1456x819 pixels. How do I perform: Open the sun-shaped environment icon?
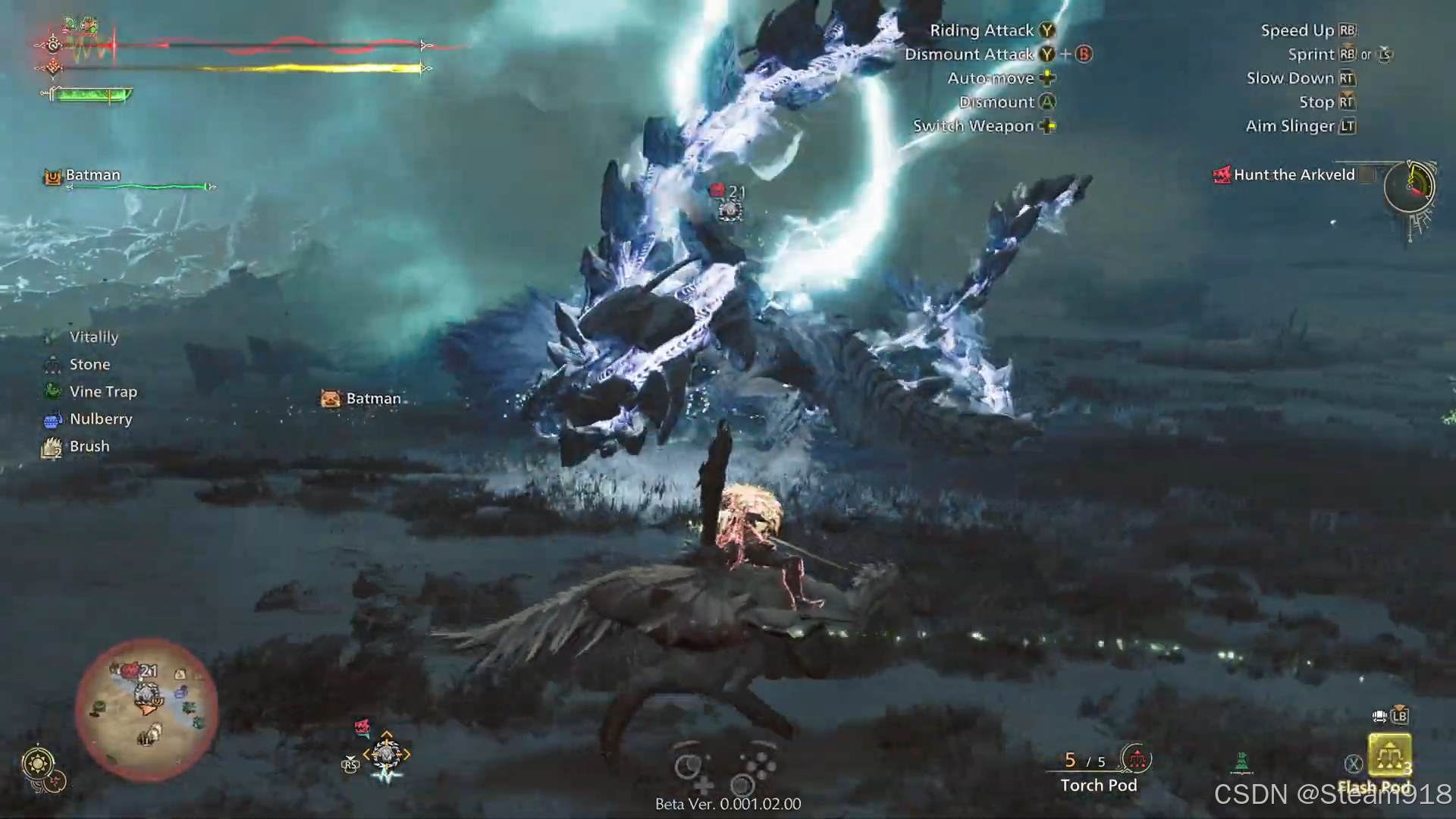38,763
